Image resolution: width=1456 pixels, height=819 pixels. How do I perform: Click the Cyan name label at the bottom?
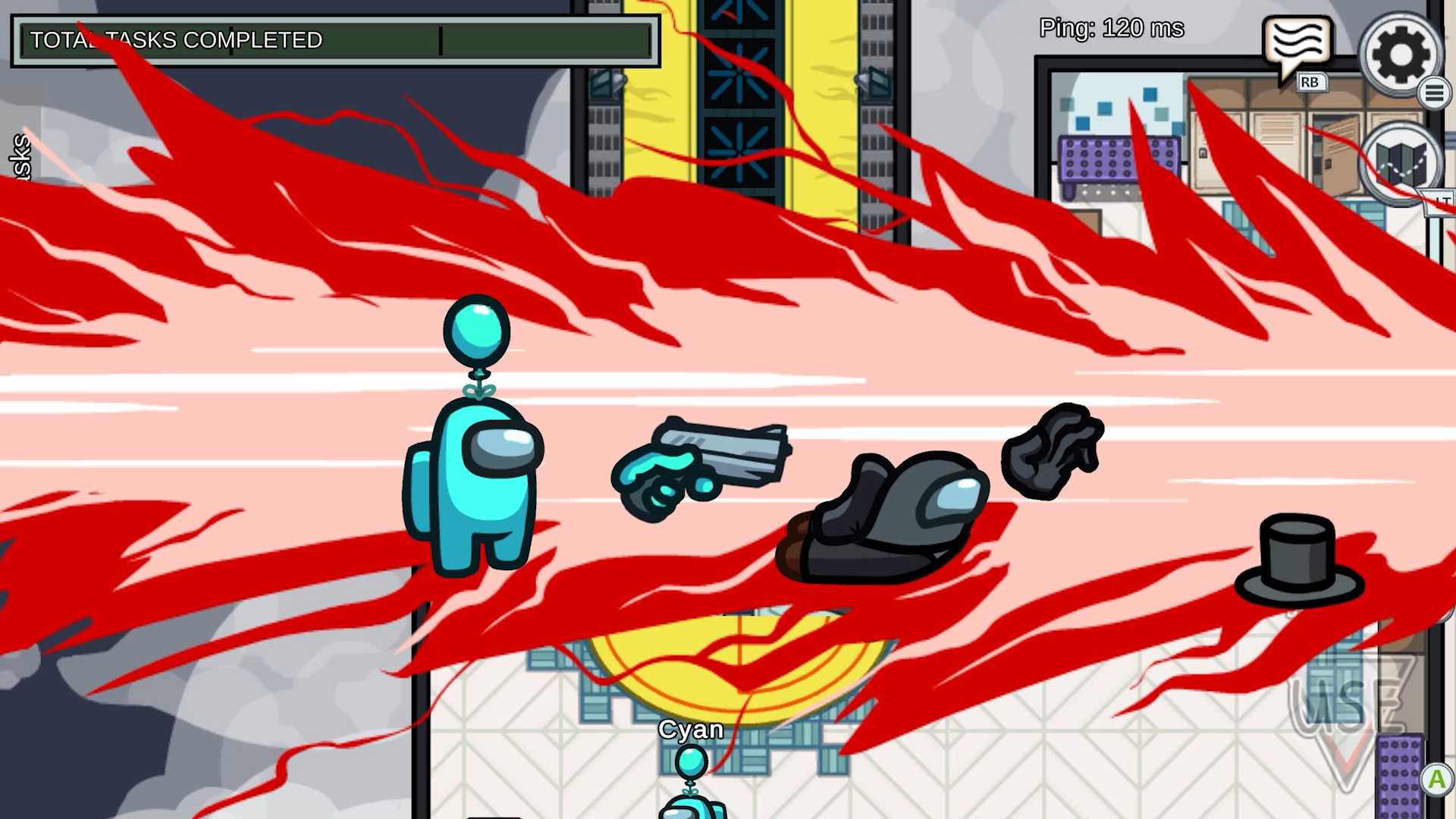(691, 730)
